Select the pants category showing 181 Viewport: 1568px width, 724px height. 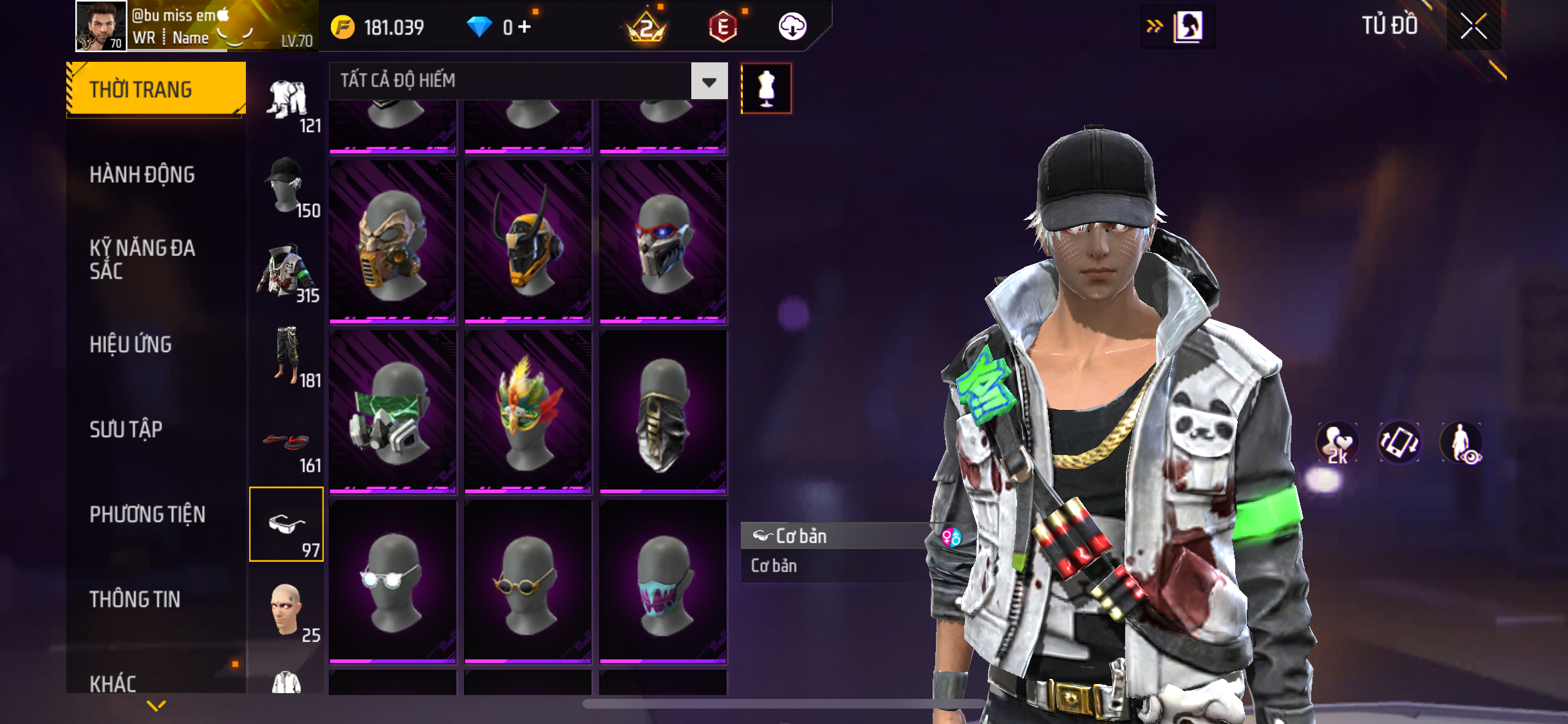(287, 357)
